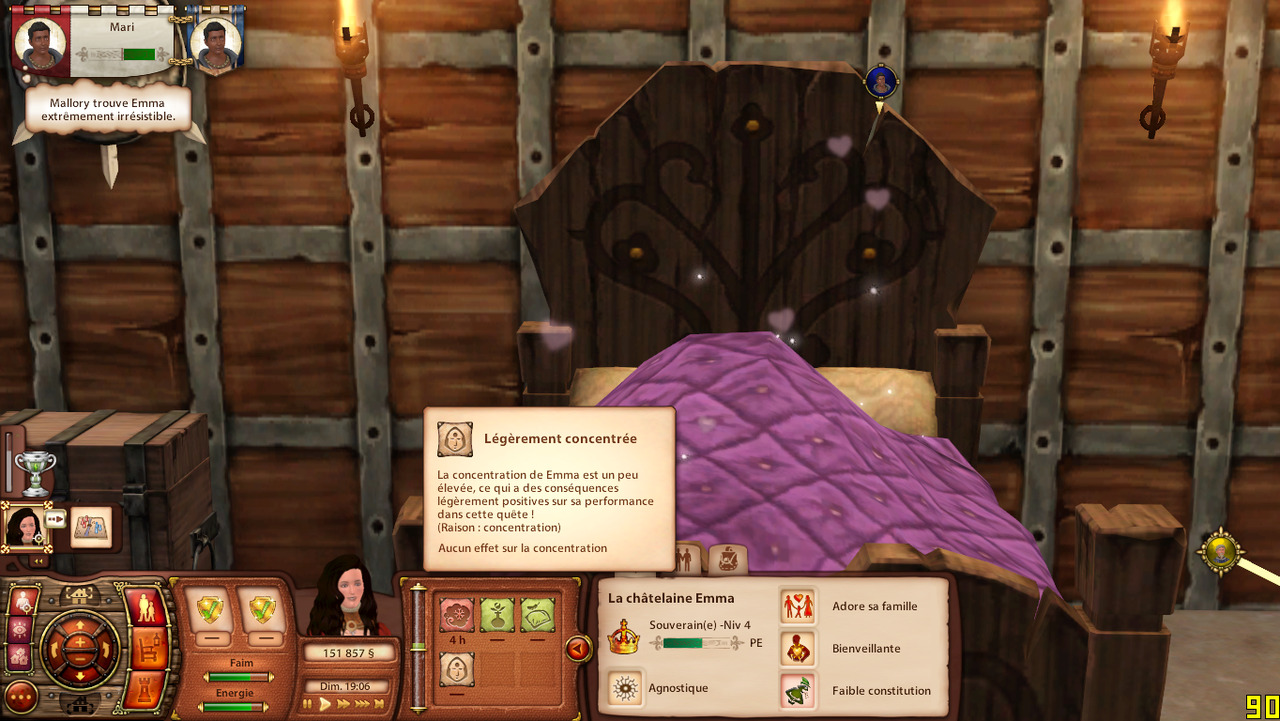Collapse the panel with the red arrow button
The image size is (1280, 721).
coord(578,649)
